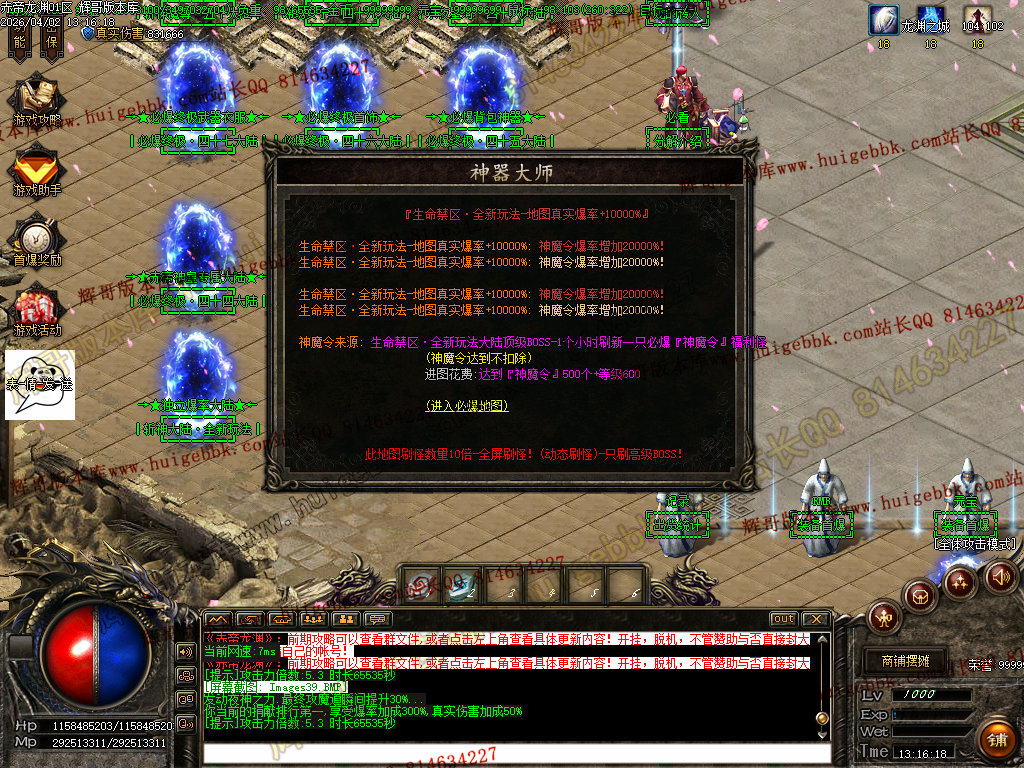Open the 首爆奖励 reward icon

coord(37,240)
